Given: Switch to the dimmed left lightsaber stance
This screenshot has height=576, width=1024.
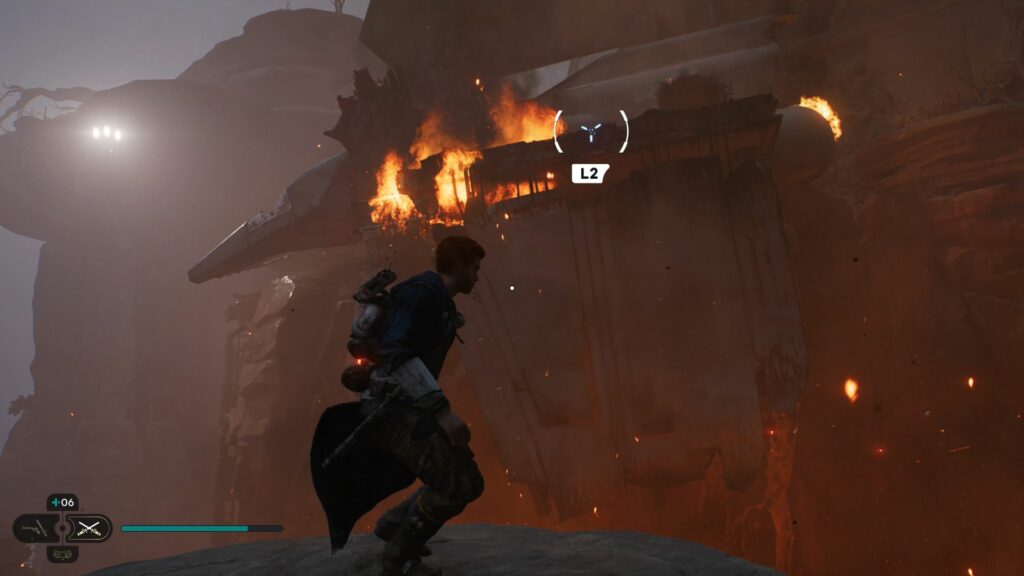Looking at the screenshot, I should click(36, 528).
